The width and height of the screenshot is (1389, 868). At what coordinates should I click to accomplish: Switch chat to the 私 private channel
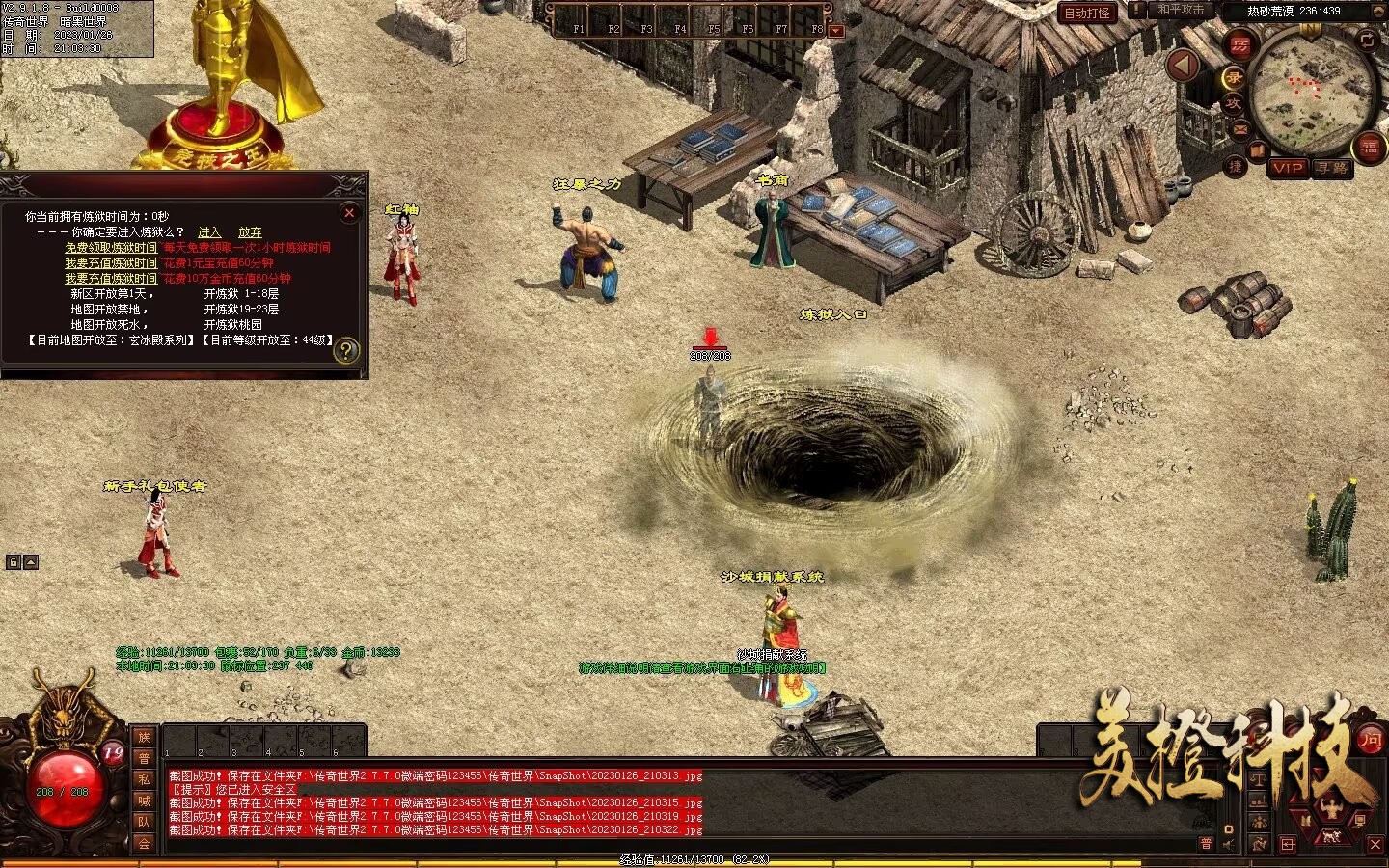tap(144, 779)
